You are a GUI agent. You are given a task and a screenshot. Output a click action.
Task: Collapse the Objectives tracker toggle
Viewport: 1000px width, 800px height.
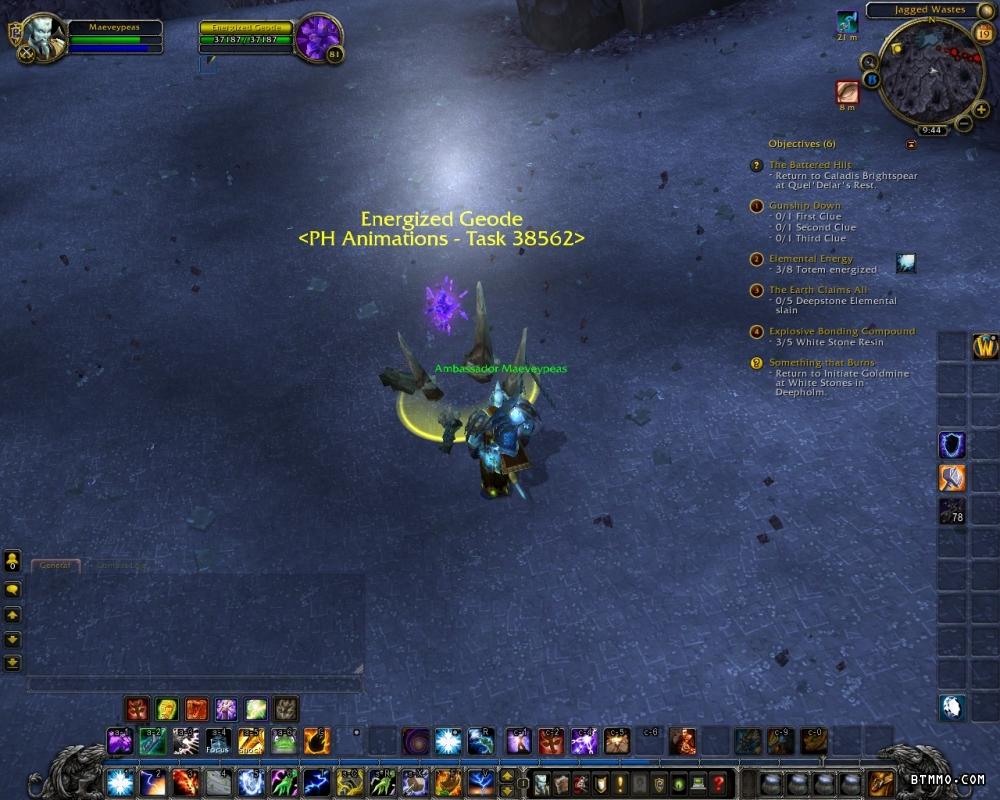[x=911, y=144]
